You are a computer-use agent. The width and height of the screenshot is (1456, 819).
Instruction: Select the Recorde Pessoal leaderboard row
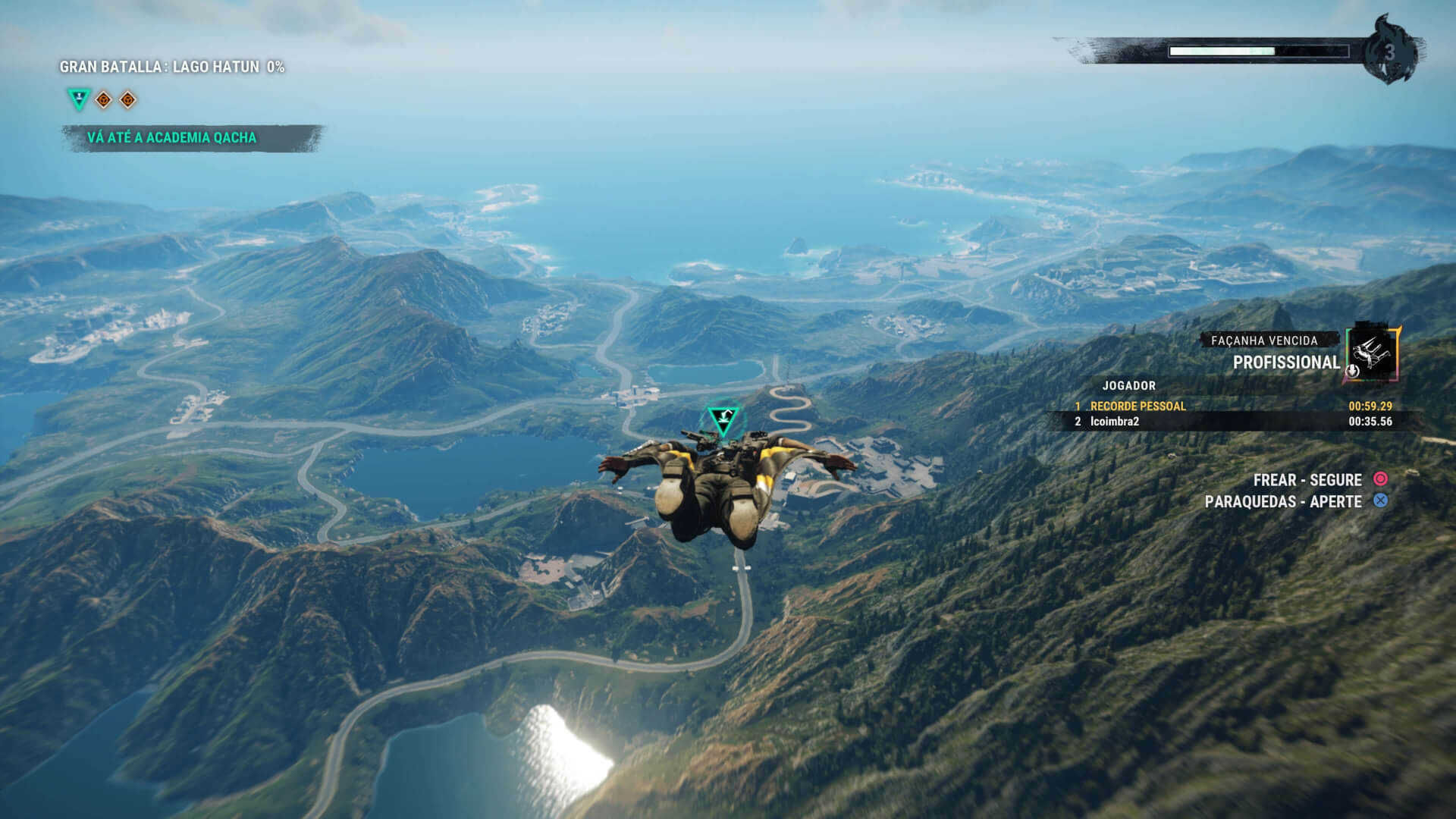[x=1232, y=406]
